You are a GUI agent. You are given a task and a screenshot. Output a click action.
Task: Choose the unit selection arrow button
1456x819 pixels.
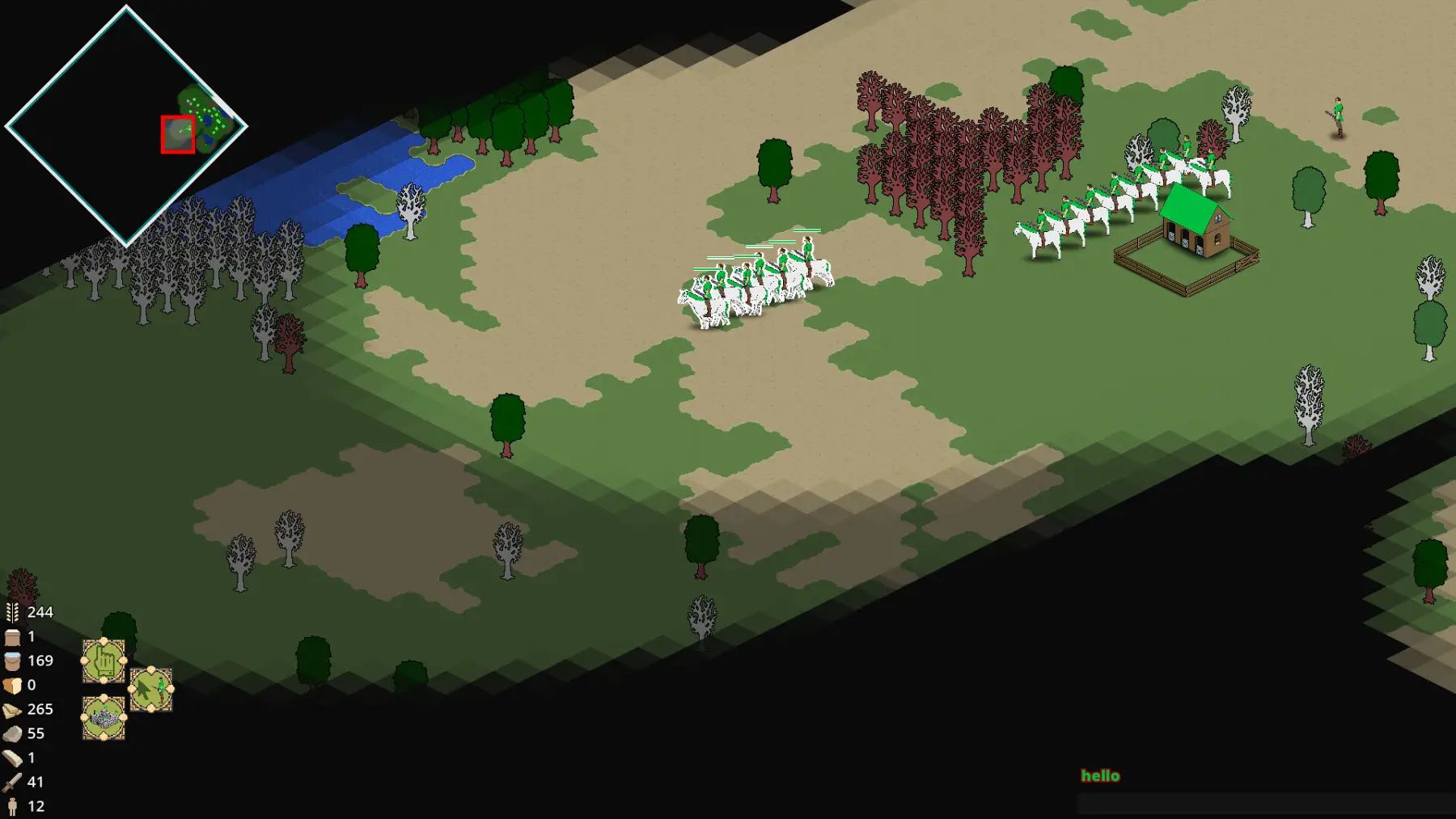click(x=151, y=690)
